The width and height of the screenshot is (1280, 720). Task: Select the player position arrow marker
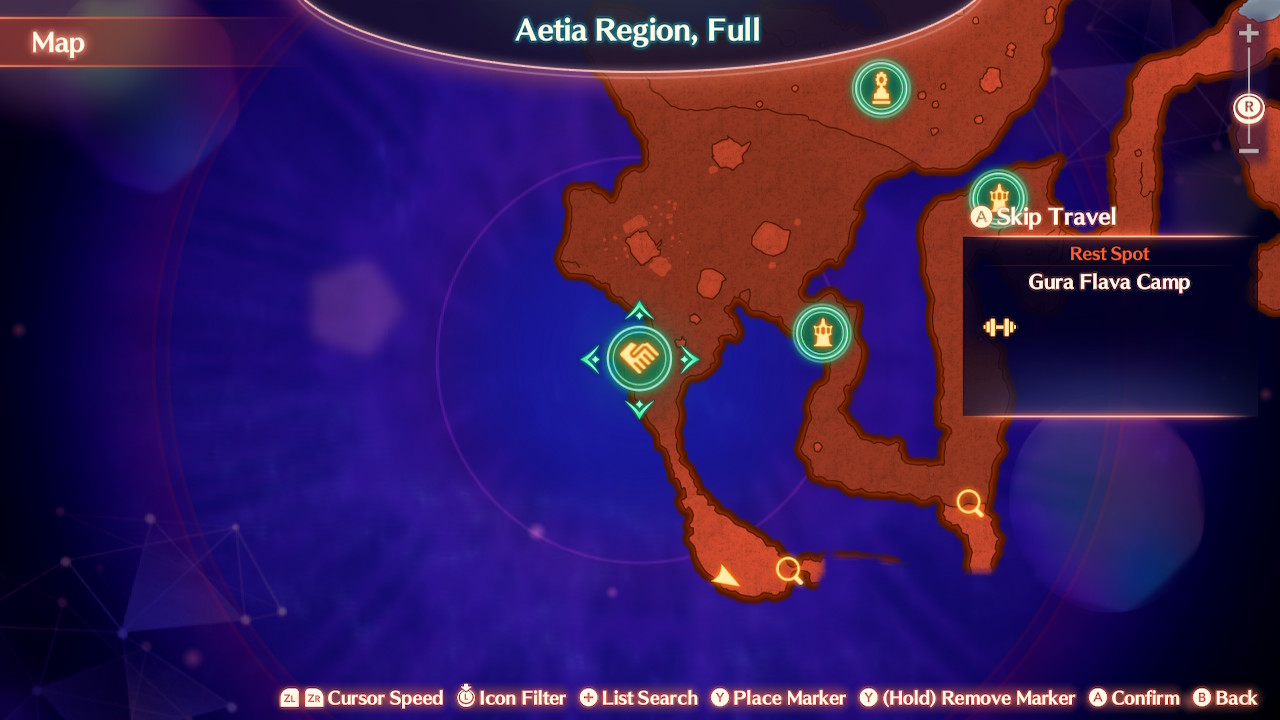click(726, 575)
